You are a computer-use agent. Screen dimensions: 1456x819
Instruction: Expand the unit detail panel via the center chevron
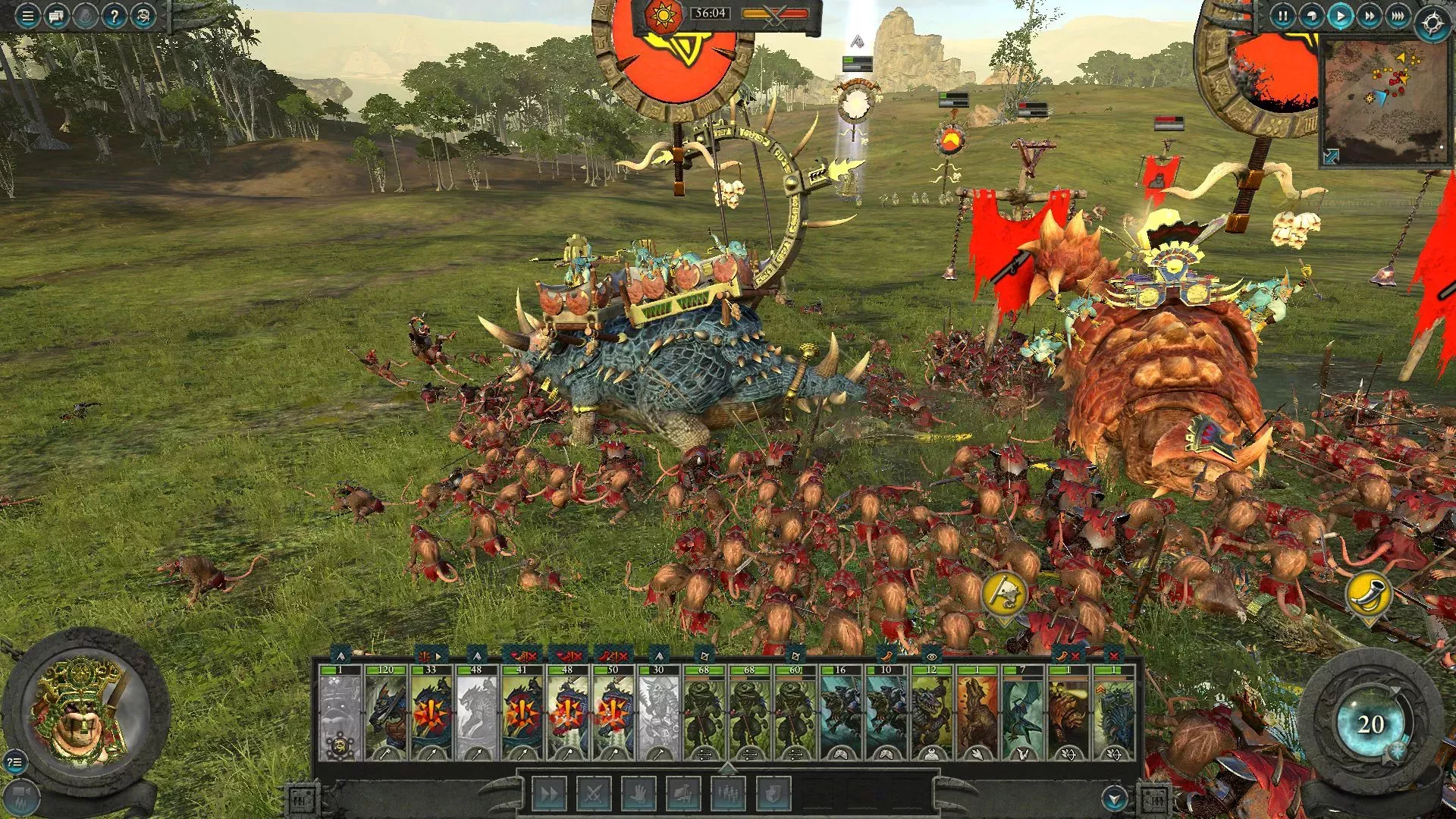(727, 767)
